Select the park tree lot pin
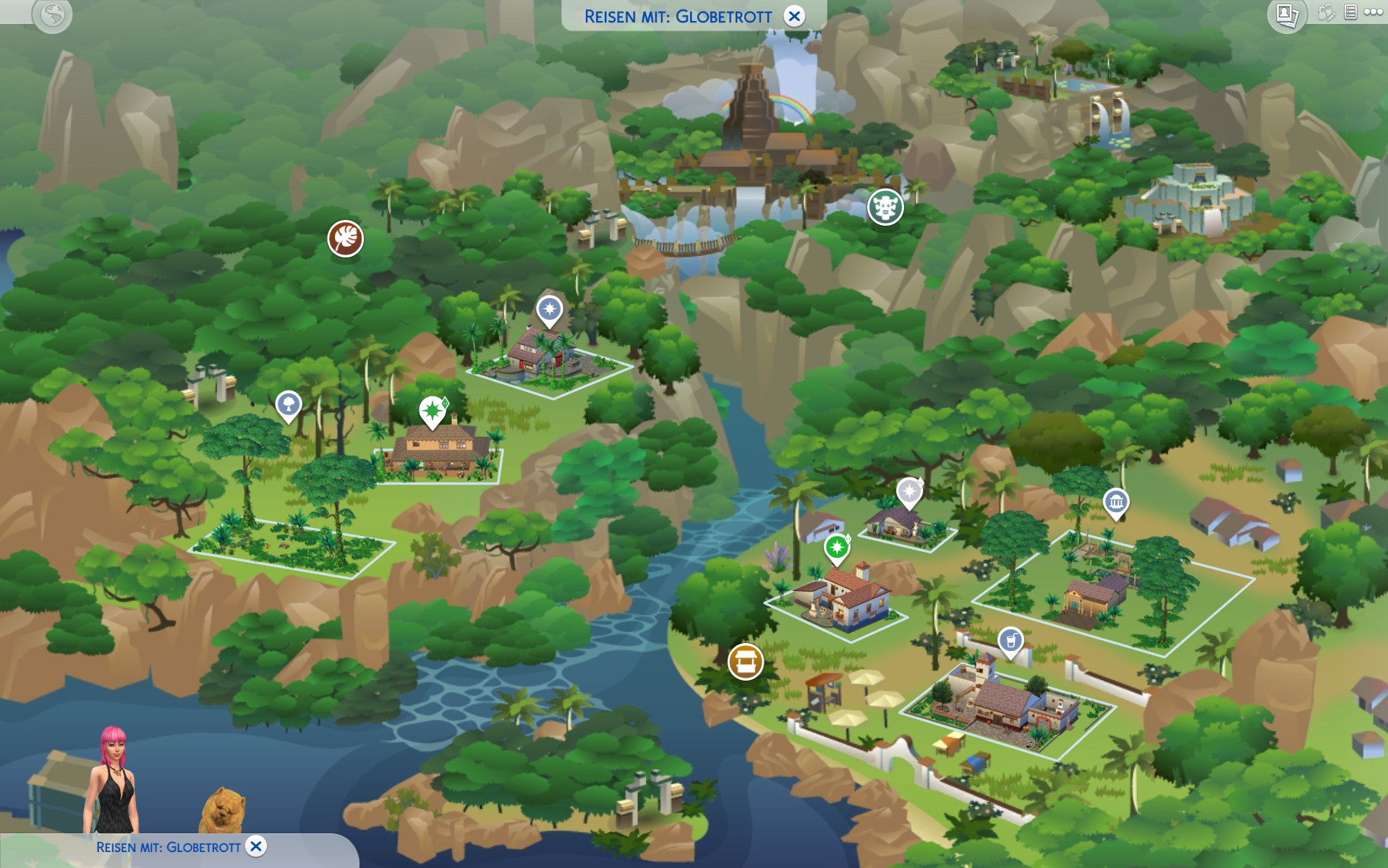The height and width of the screenshot is (868, 1388). pyautogui.click(x=289, y=404)
